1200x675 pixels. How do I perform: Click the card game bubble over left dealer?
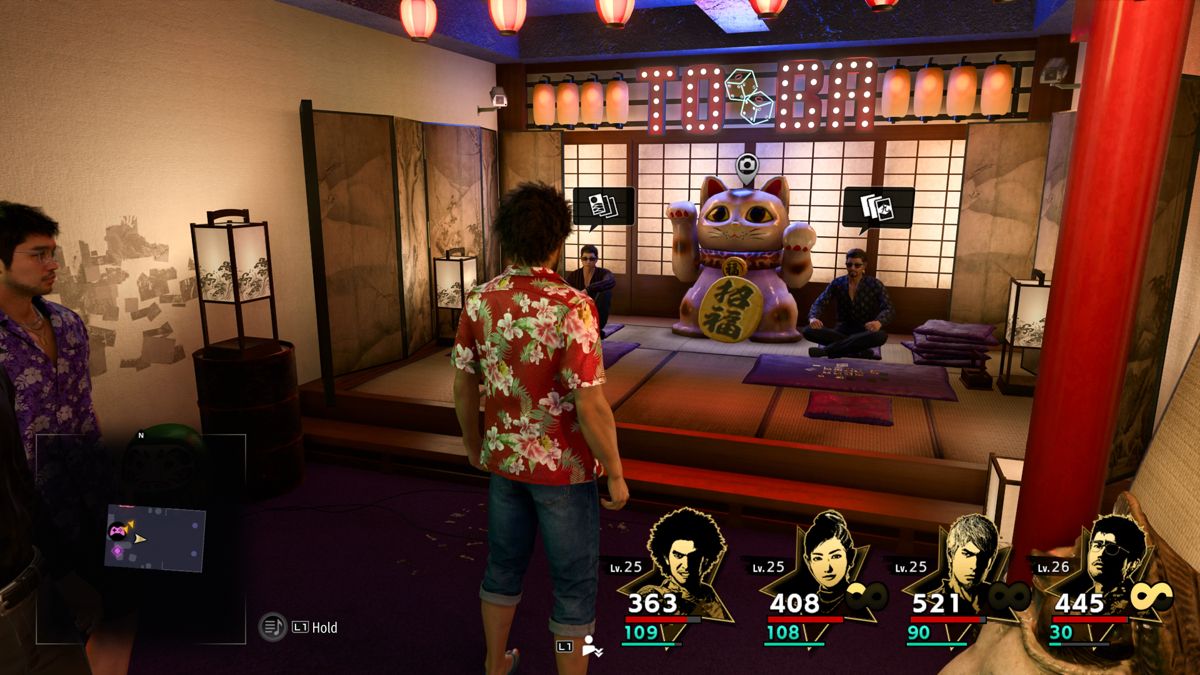point(603,207)
